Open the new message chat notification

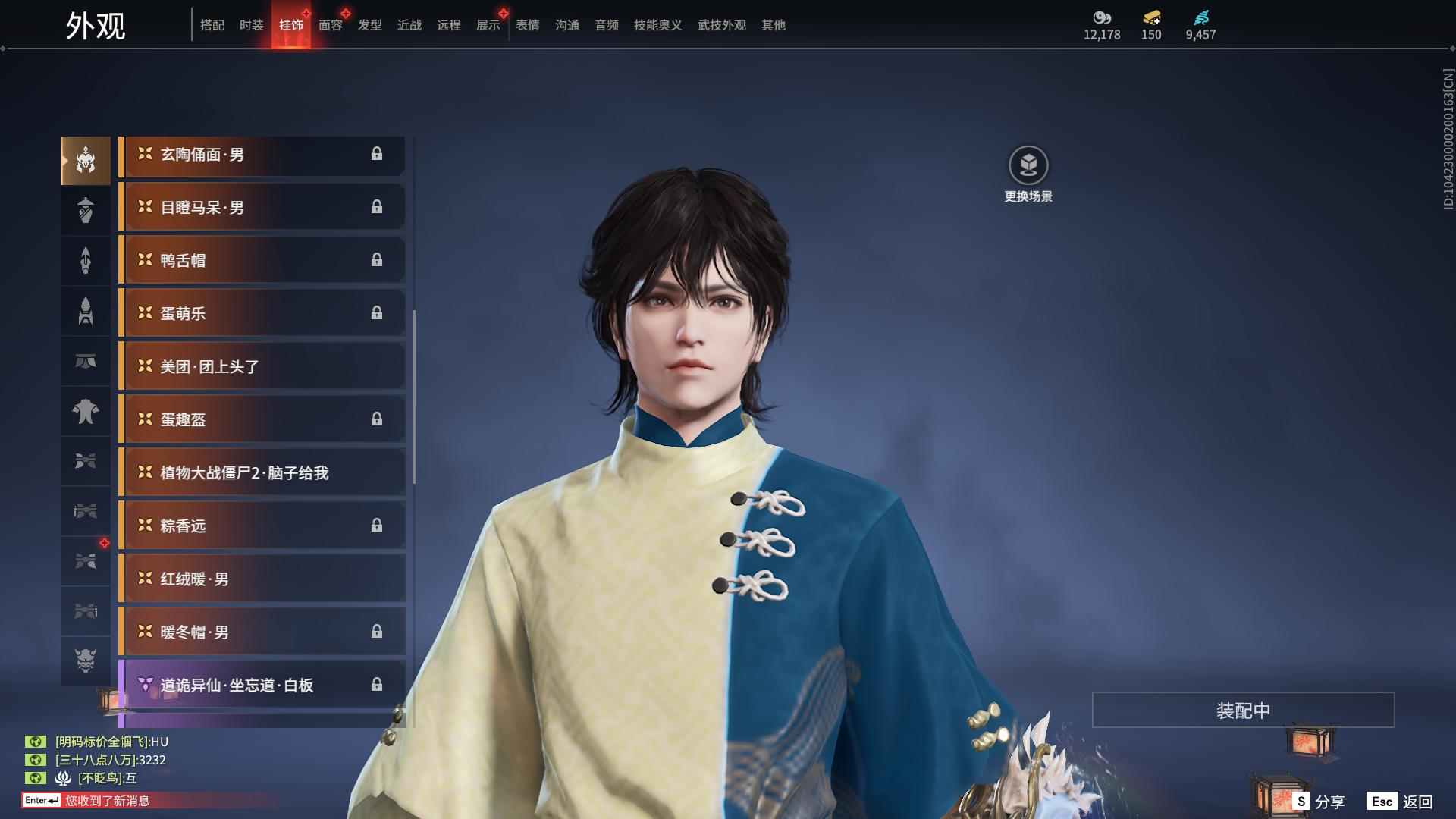coord(106,801)
